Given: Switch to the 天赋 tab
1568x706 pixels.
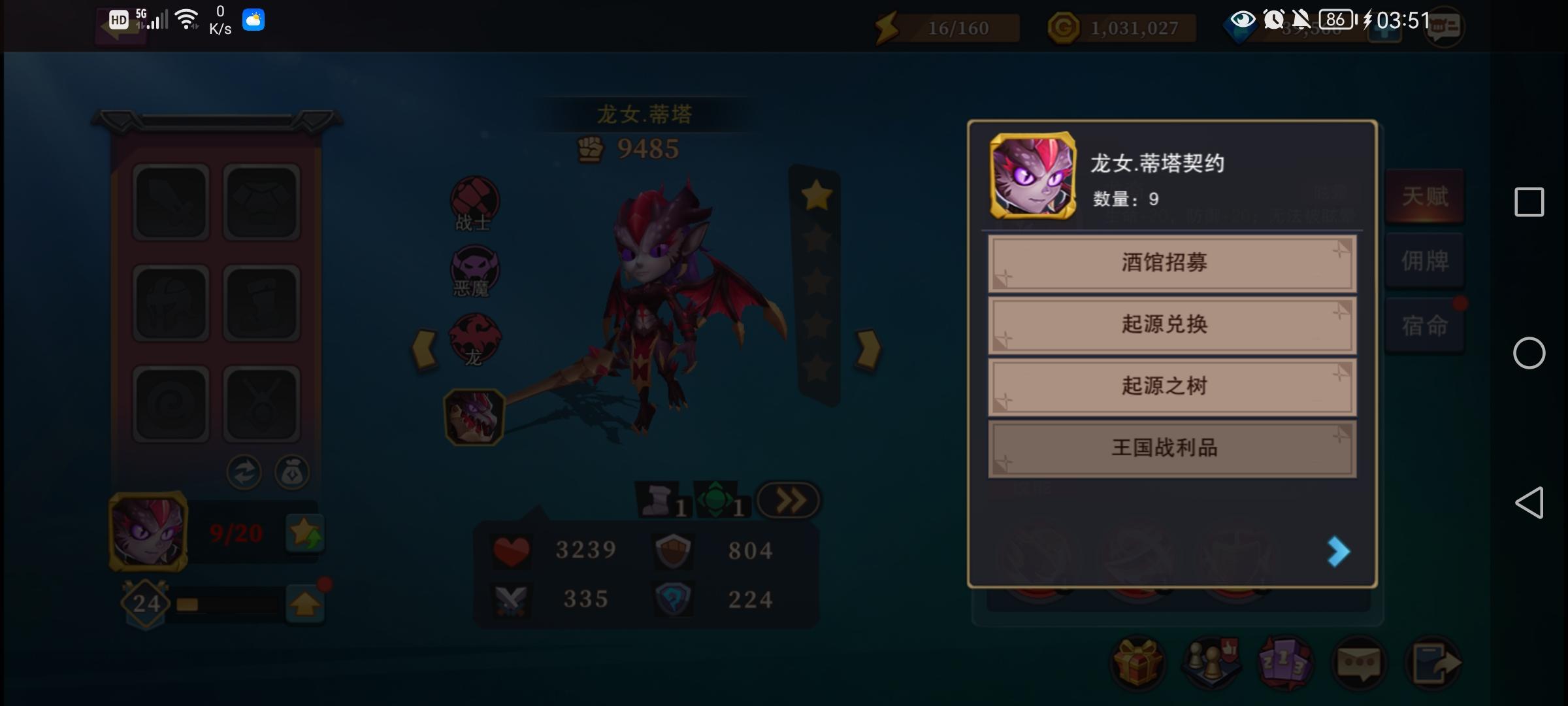Looking at the screenshot, I should (1425, 197).
